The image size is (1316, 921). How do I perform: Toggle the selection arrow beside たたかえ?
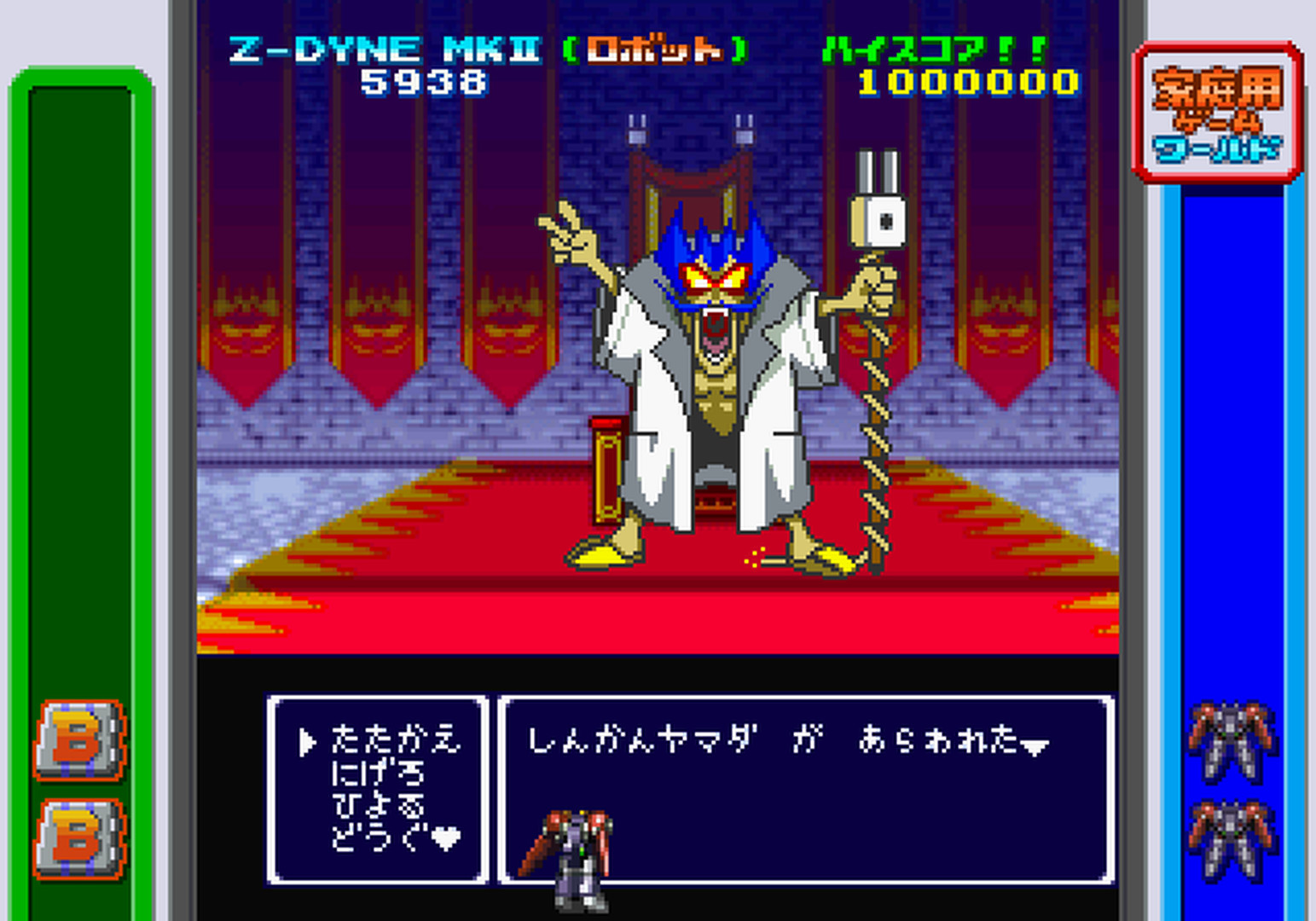(x=306, y=740)
